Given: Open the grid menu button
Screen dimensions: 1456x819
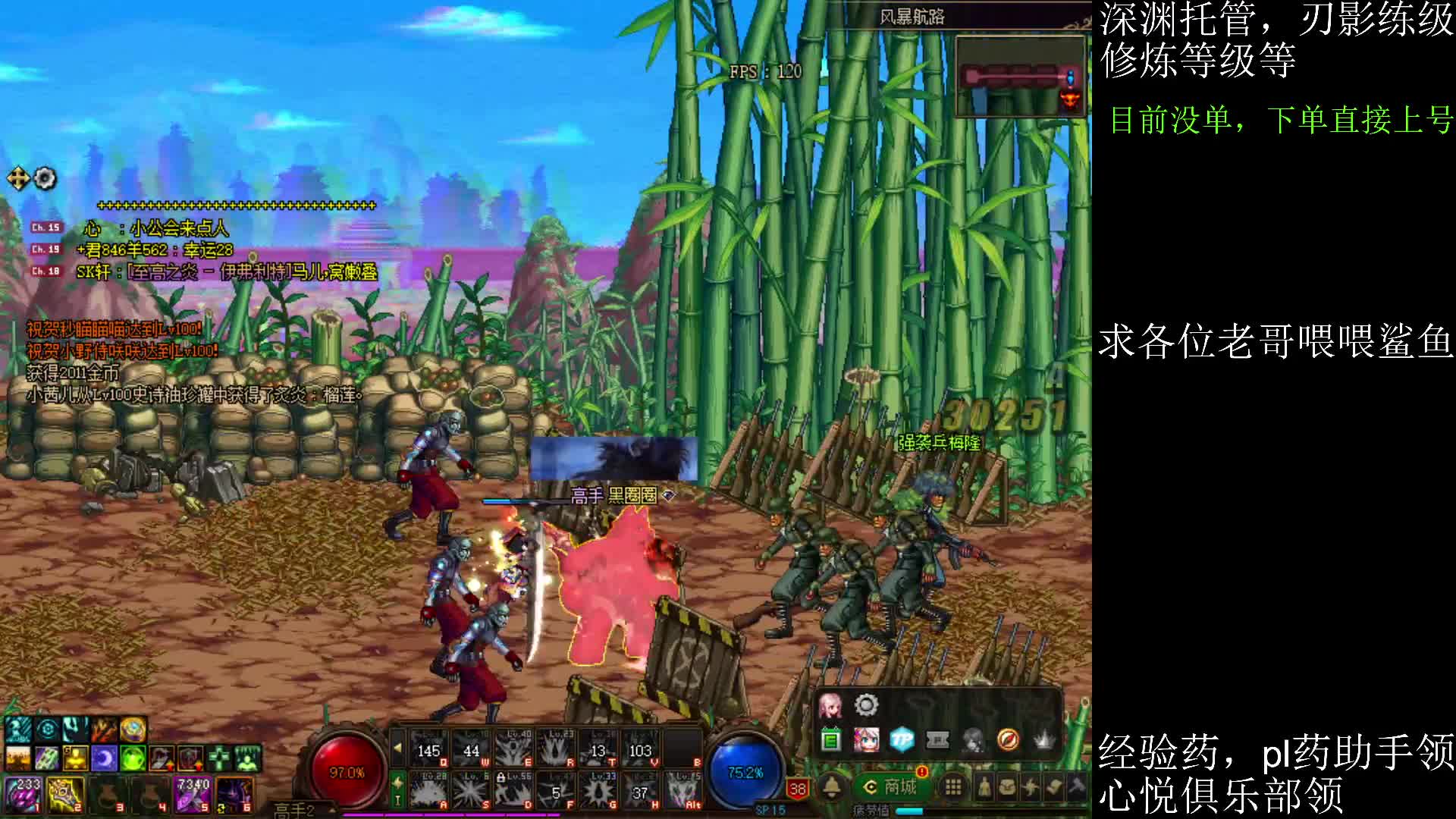Looking at the screenshot, I should 953,788.
